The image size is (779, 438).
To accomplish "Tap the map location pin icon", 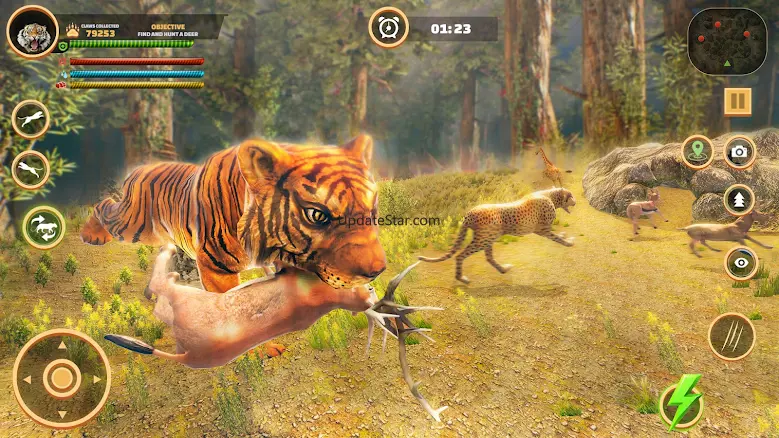I will coord(697,152).
